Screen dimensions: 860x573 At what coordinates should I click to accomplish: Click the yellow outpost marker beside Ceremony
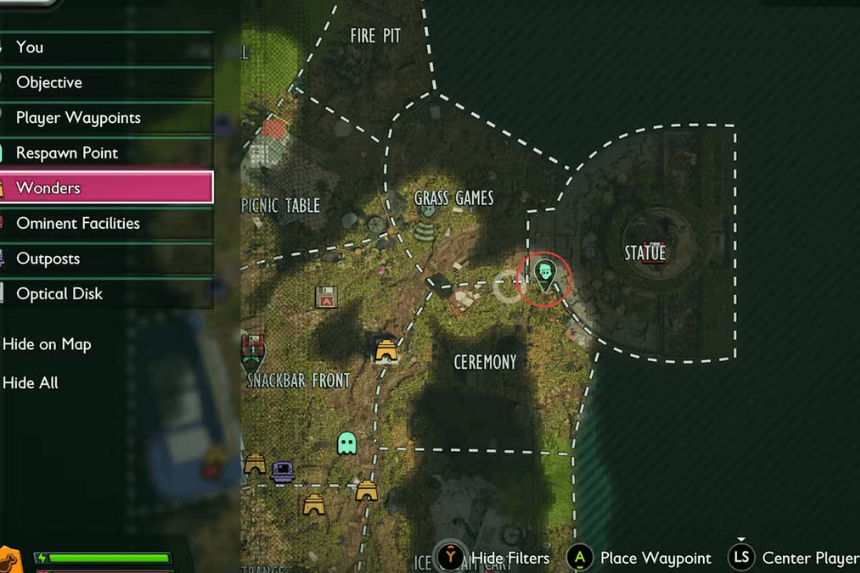click(x=386, y=350)
